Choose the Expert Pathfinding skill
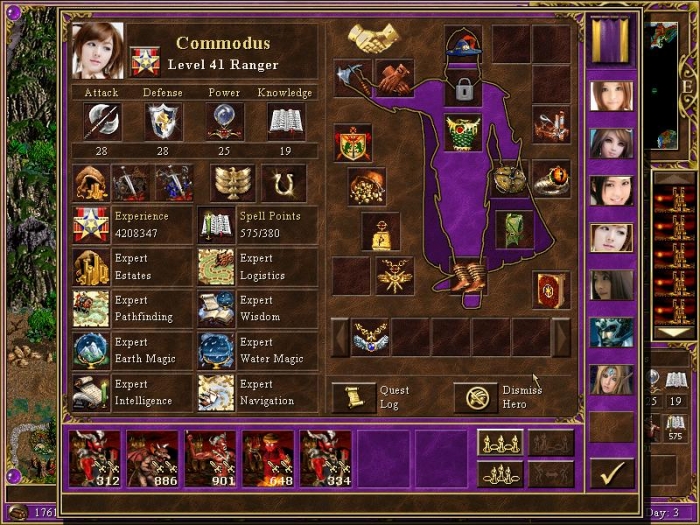The image size is (700, 525). (x=91, y=309)
